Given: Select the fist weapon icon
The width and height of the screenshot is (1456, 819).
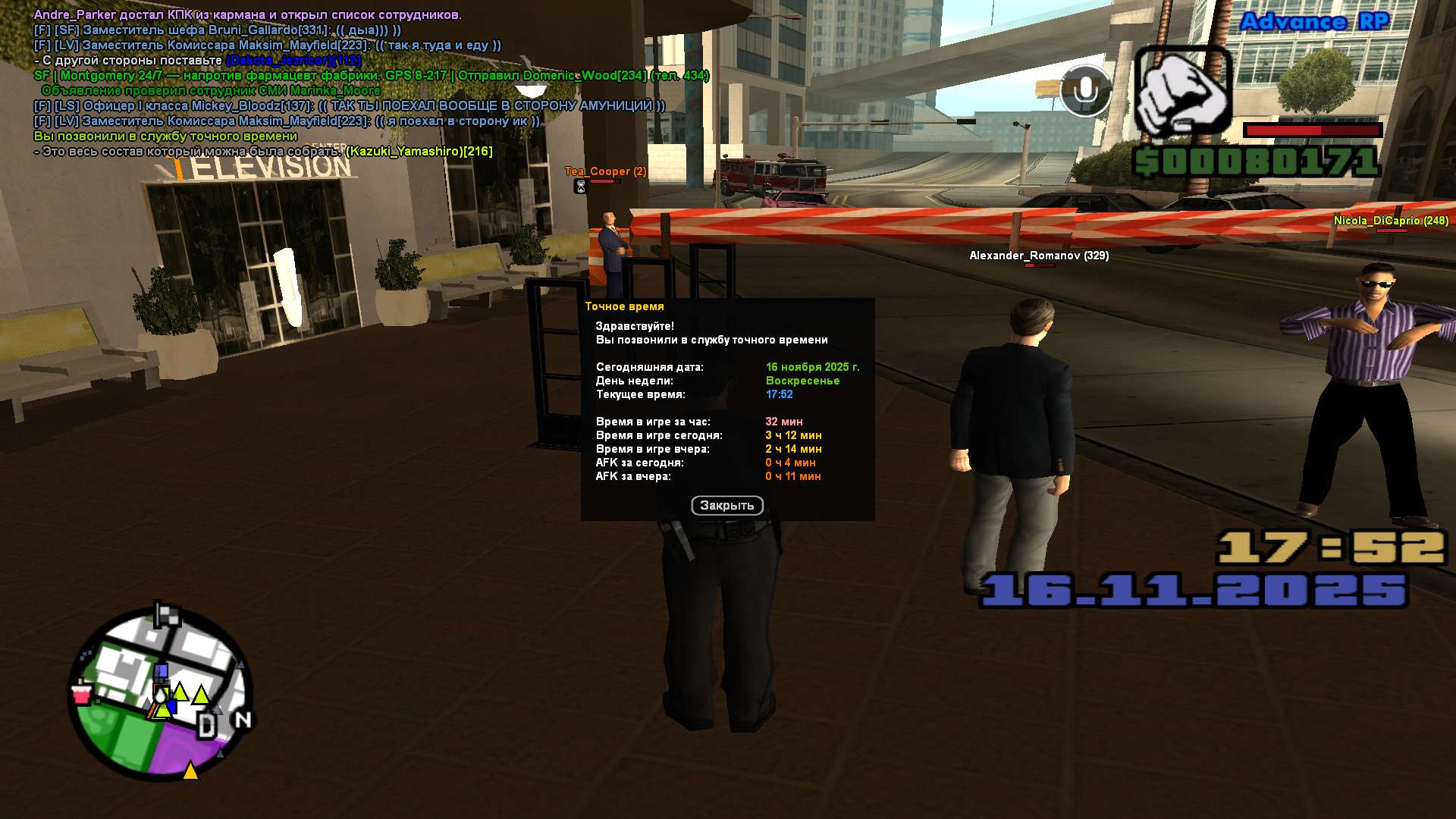Looking at the screenshot, I should (1183, 92).
